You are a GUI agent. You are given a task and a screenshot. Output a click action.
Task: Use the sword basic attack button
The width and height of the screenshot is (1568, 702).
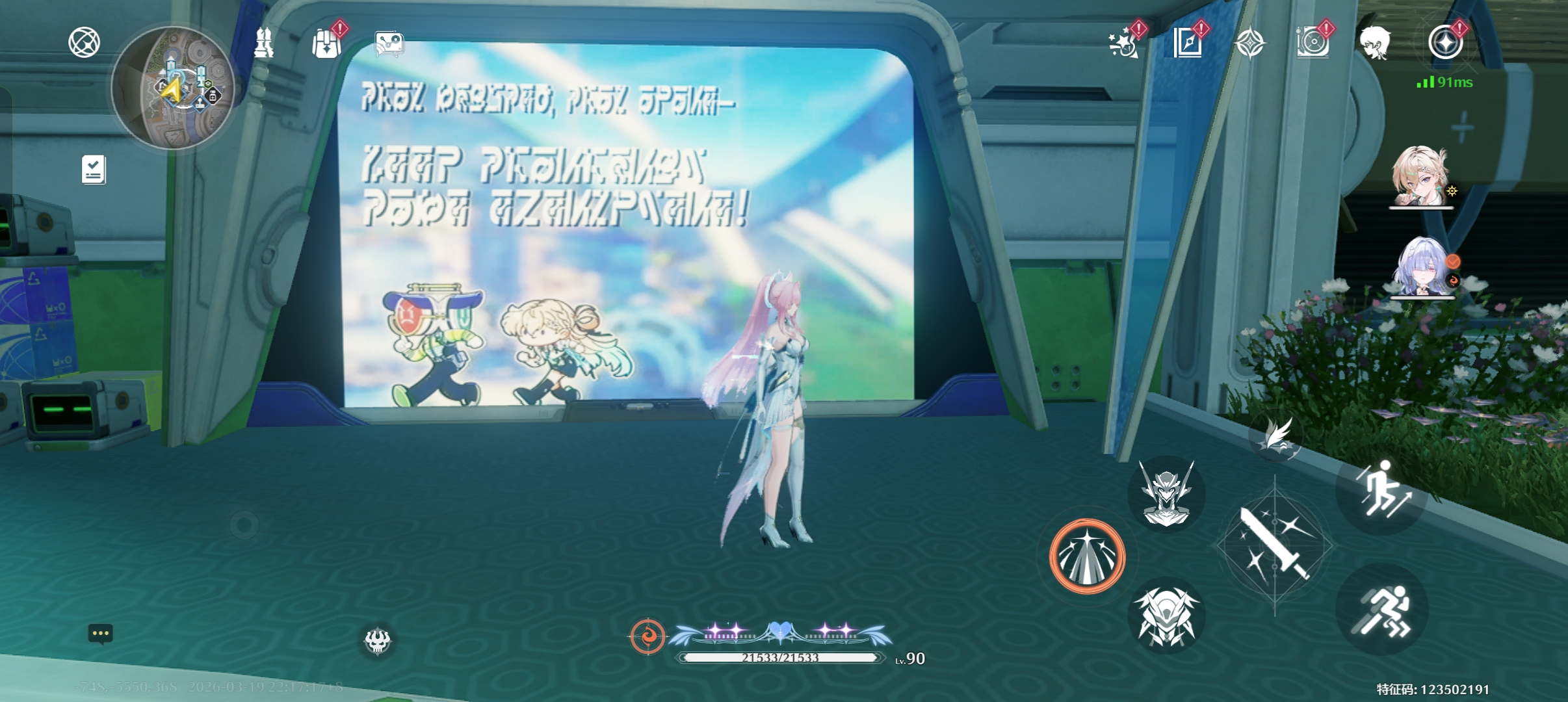coord(1274,545)
